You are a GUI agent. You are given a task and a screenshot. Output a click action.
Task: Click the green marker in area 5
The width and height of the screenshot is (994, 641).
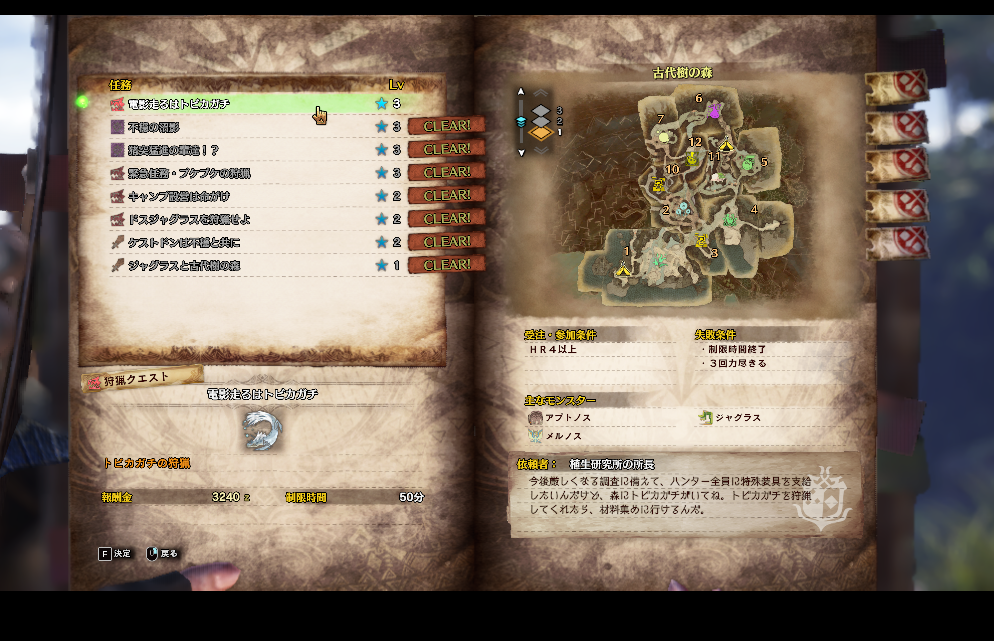748,163
